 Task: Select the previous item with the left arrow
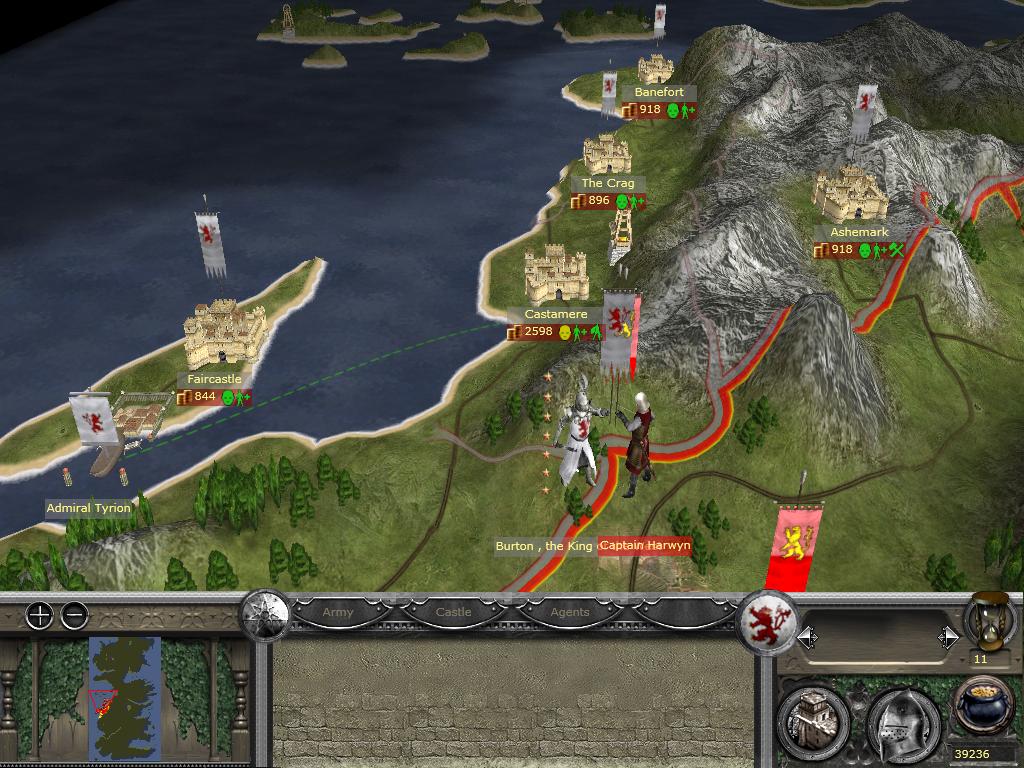805,637
